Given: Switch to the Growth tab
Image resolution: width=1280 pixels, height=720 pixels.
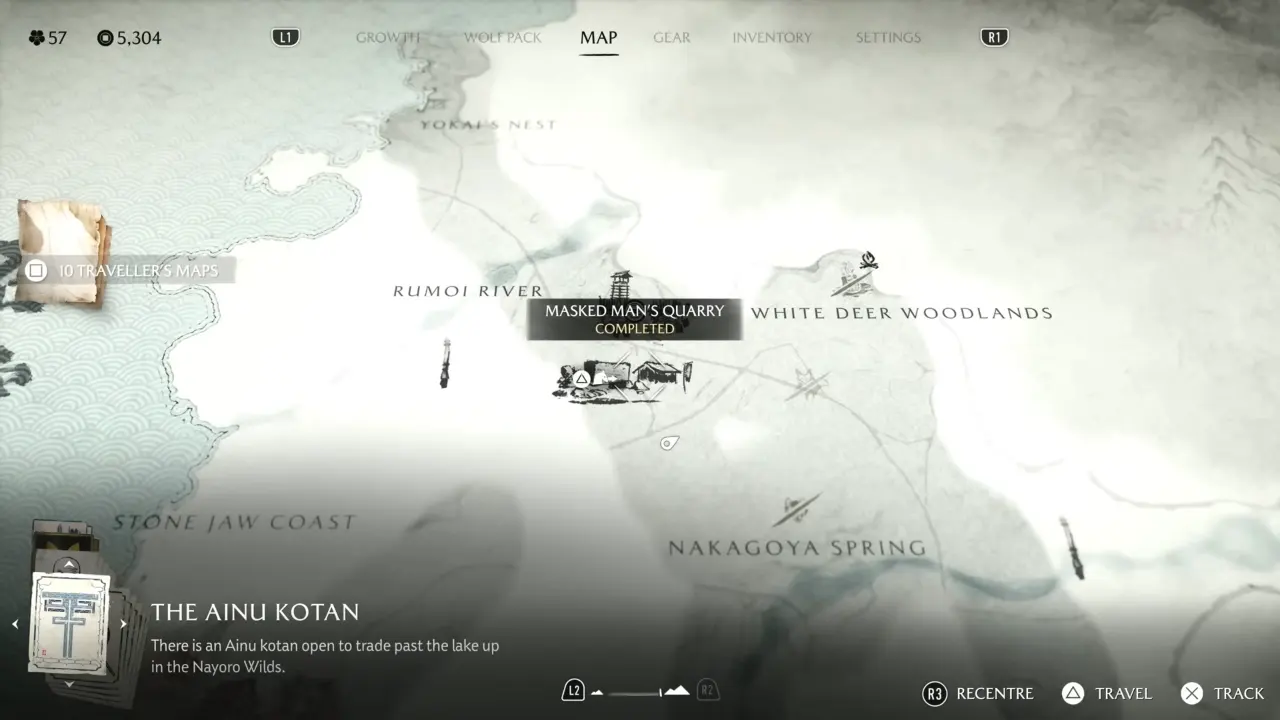Looking at the screenshot, I should (387, 38).
